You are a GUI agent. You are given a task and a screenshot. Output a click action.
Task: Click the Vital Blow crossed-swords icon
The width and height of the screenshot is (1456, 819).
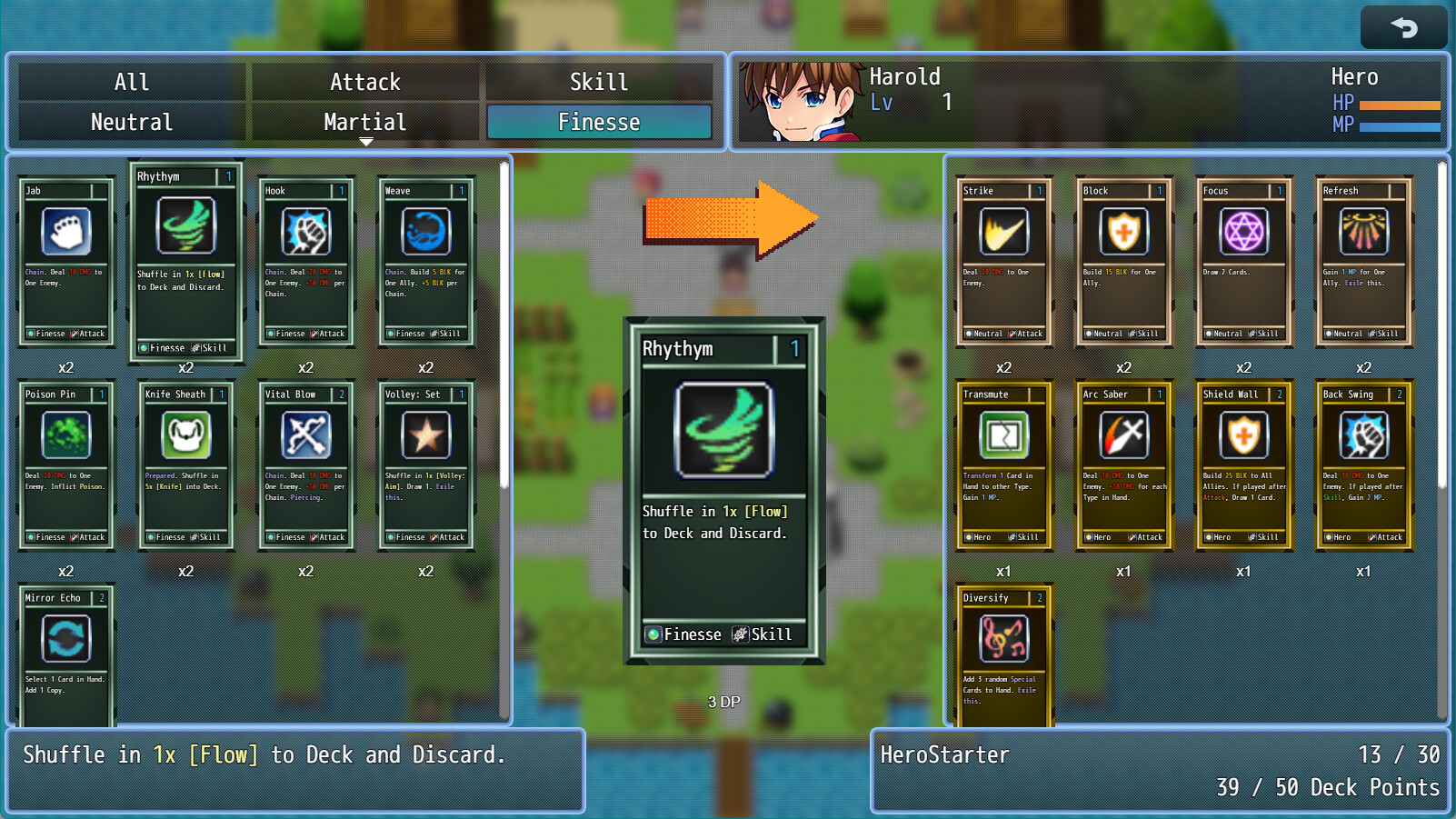[x=304, y=434]
